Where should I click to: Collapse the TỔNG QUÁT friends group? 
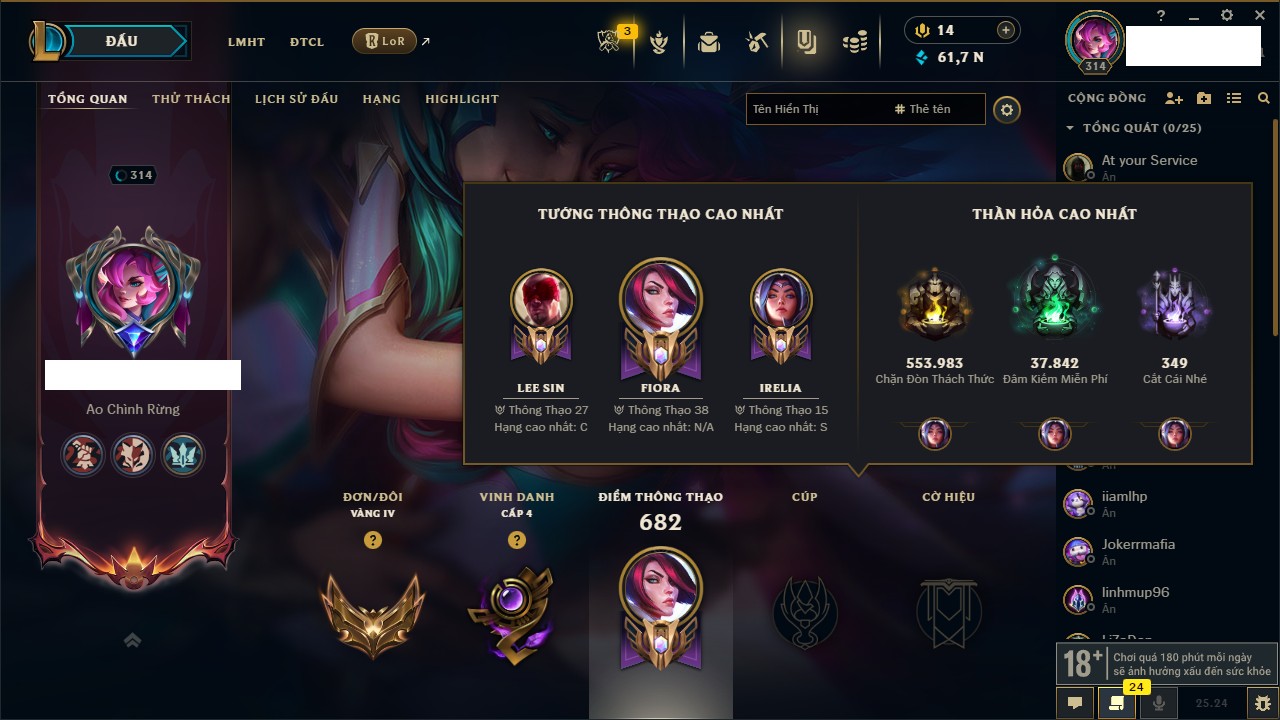(1070, 128)
